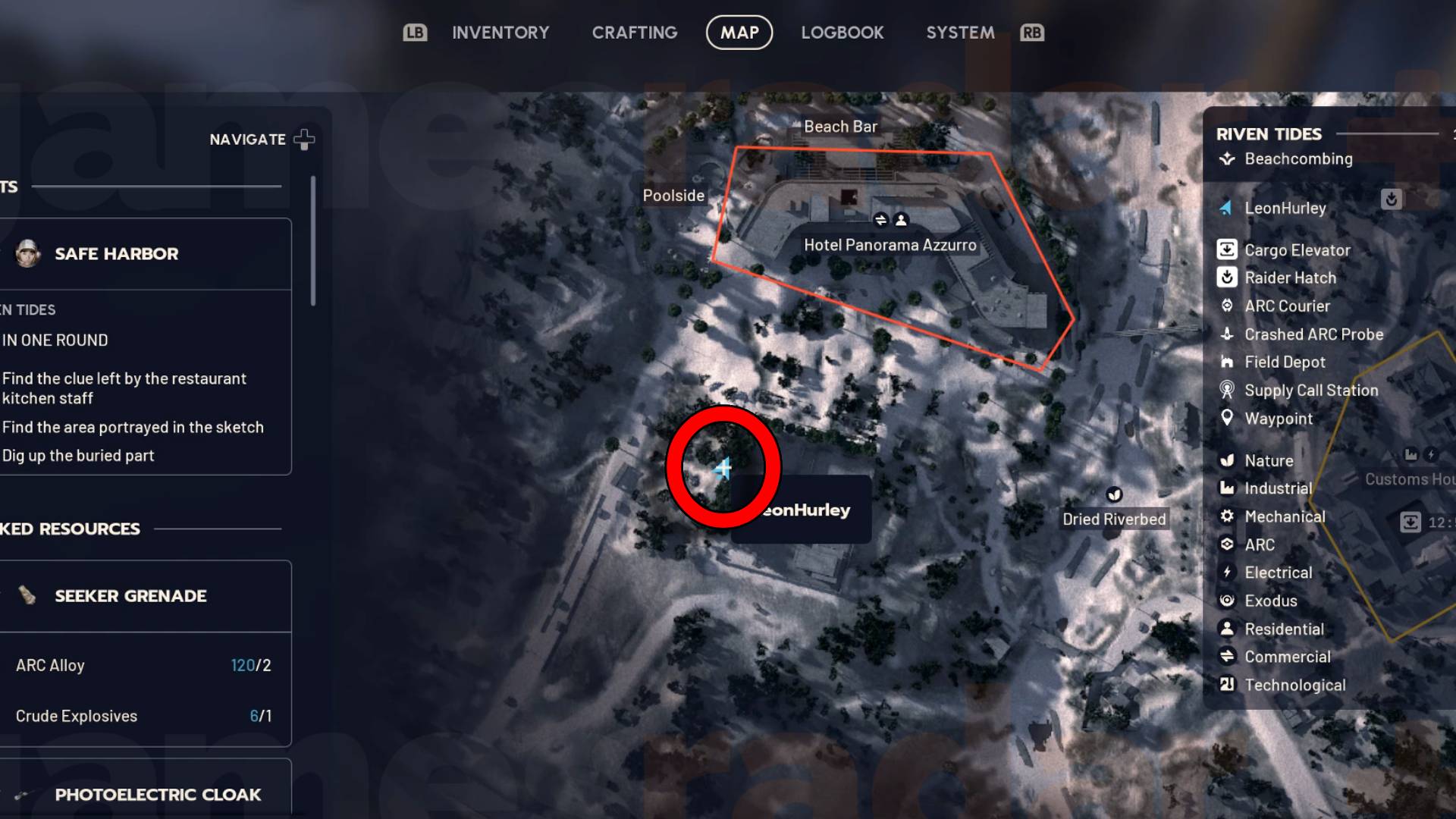Click the LeonHurley player arrow on the map
1456x819 pixels.
(x=722, y=469)
